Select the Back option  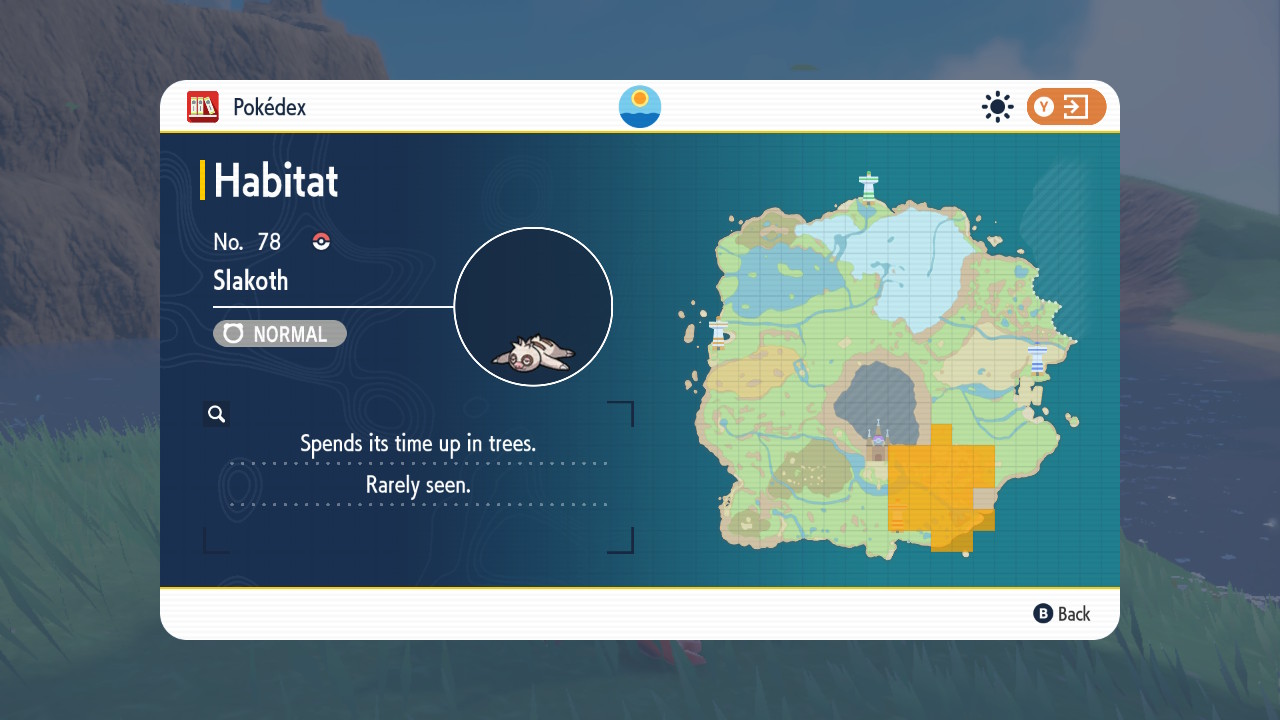pos(1062,614)
